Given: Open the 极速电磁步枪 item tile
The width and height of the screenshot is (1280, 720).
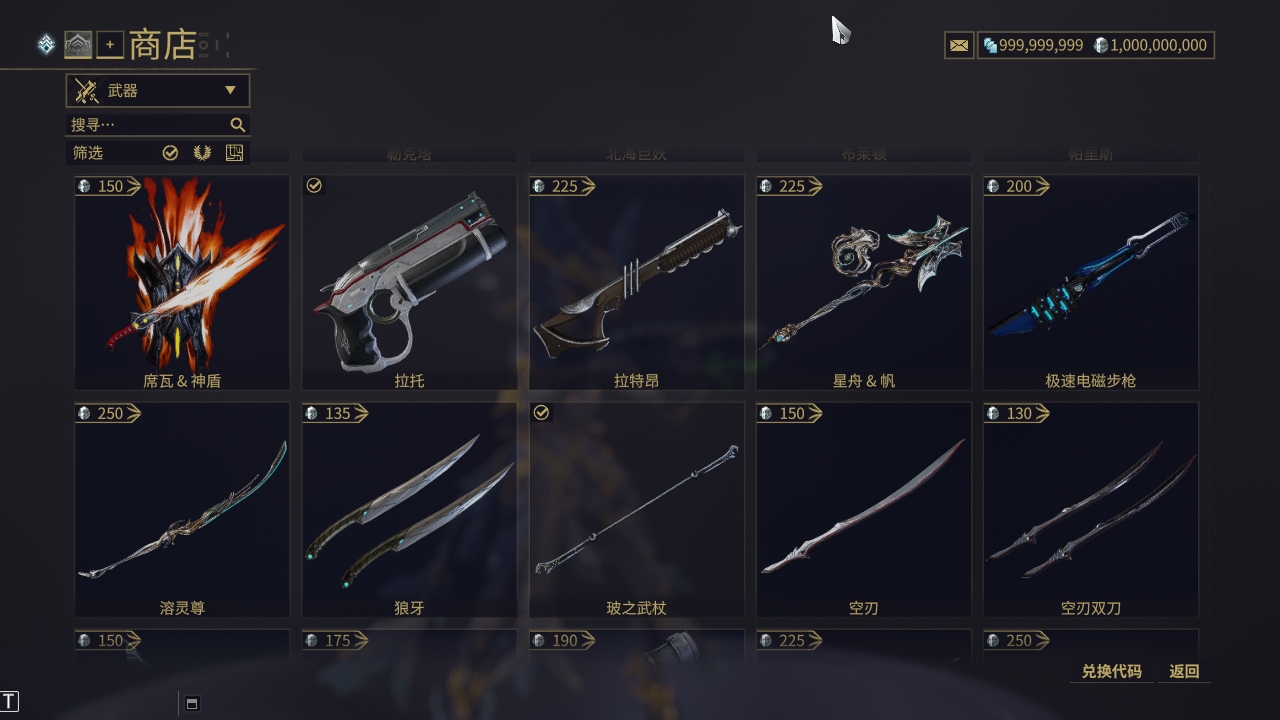Looking at the screenshot, I should click(1090, 282).
